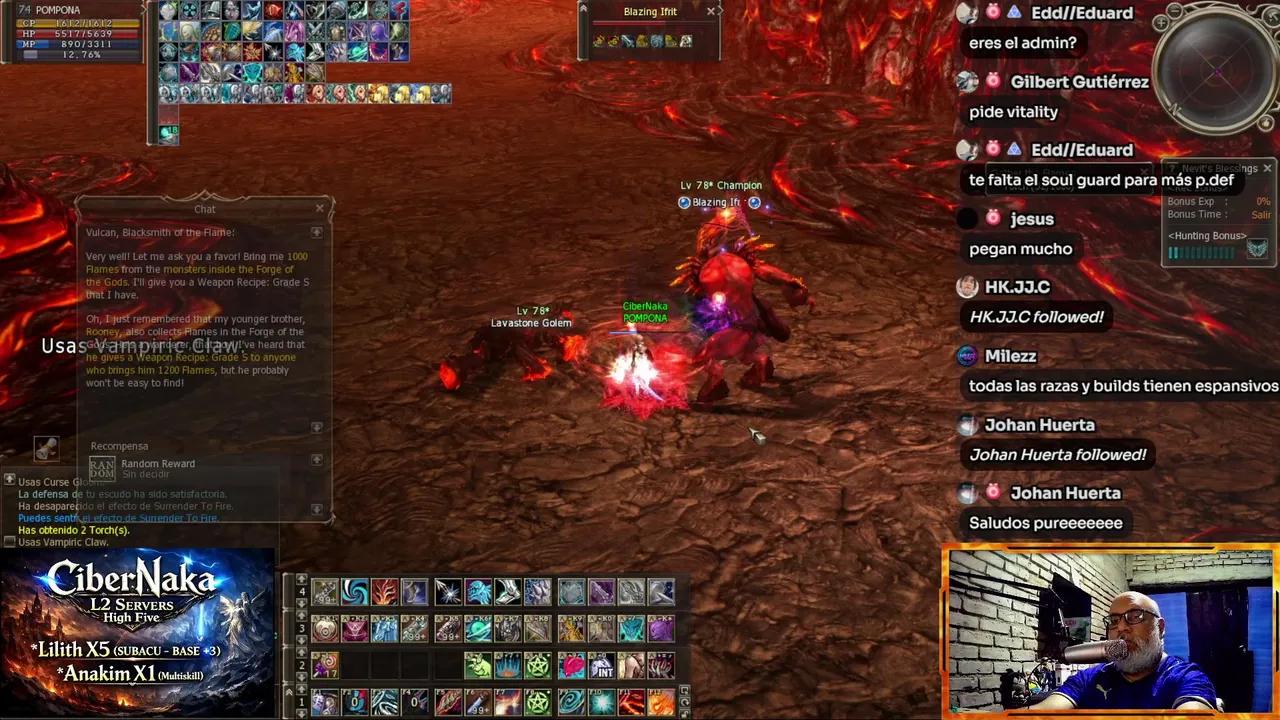The height and width of the screenshot is (720, 1280).
Task: Switch to the Chat window title tab
Action: coord(204,209)
